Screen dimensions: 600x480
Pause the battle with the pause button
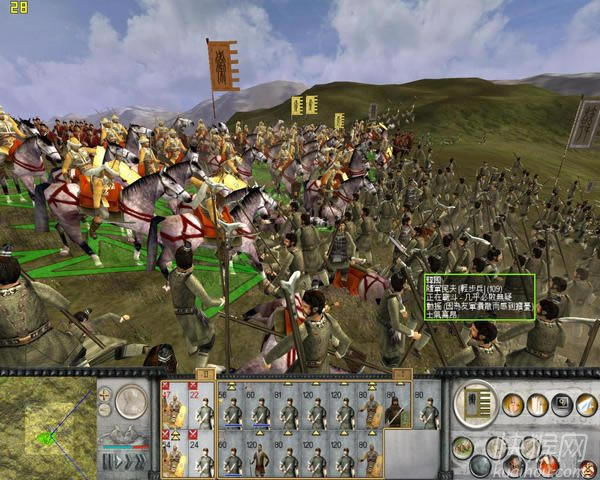(x=107, y=462)
